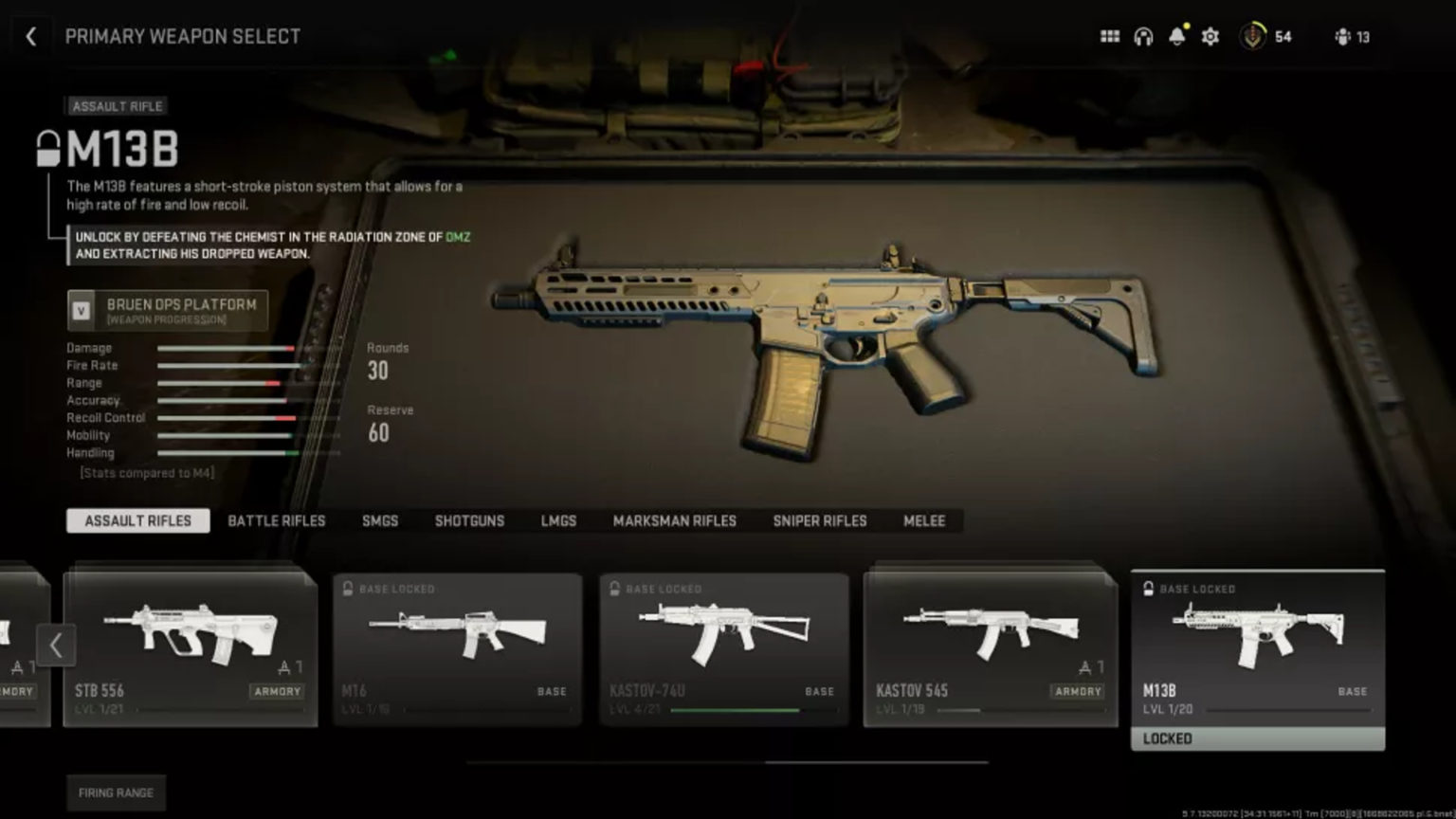The width and height of the screenshot is (1456, 819).
Task: Open audio channels headset icon
Action: (1143, 36)
